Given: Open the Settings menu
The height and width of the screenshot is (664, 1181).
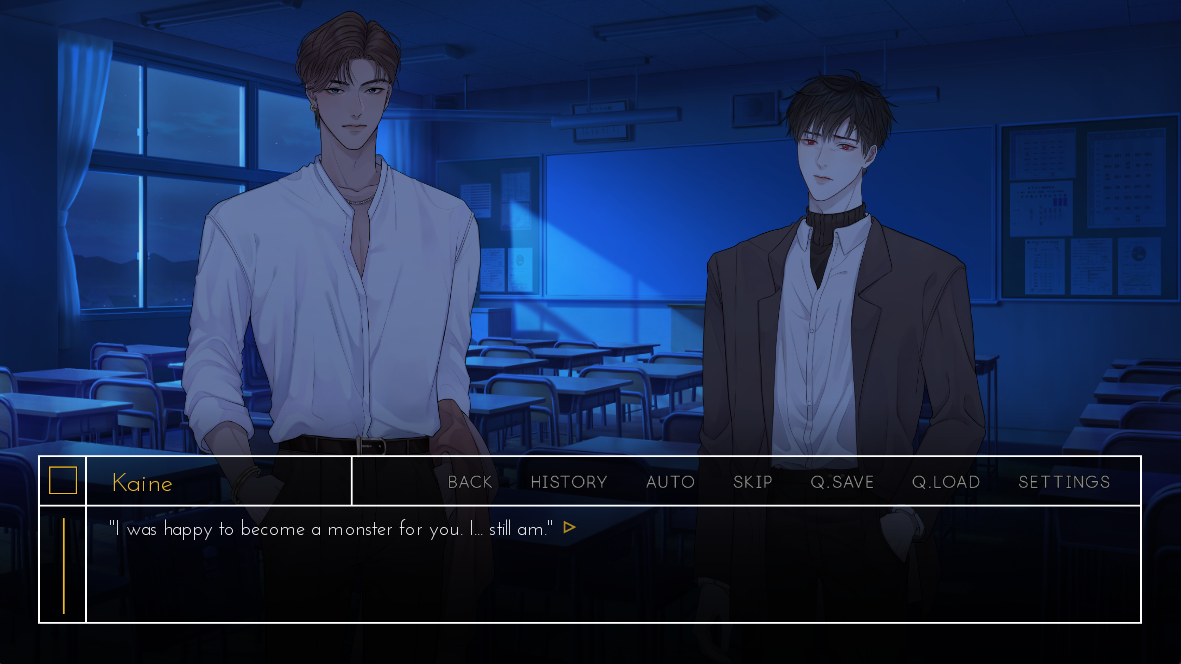Looking at the screenshot, I should click(x=1064, y=482).
